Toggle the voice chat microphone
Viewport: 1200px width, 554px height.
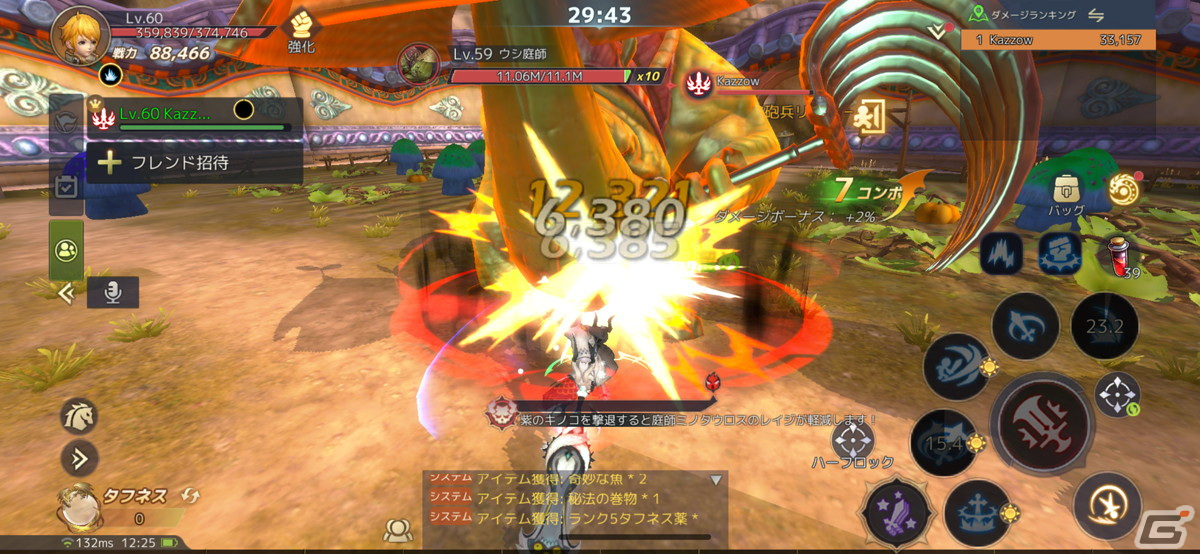click(112, 292)
